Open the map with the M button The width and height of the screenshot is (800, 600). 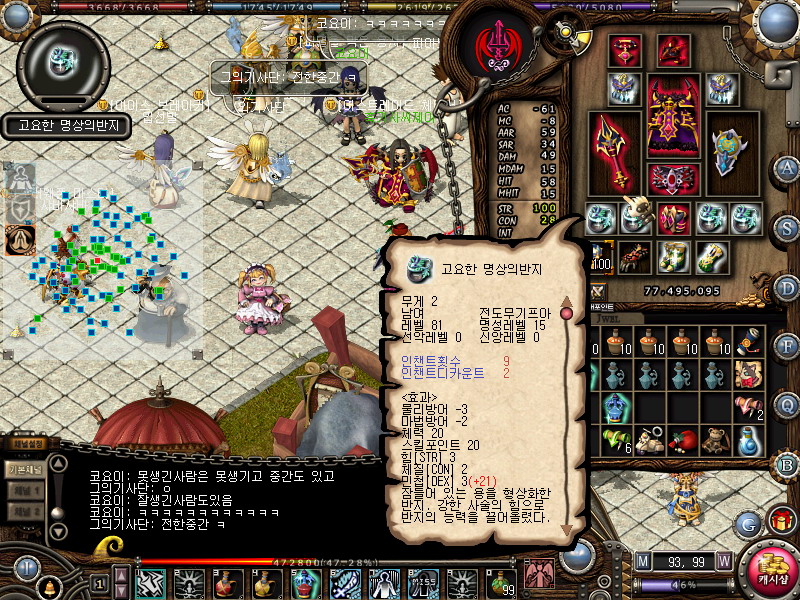pos(642,560)
